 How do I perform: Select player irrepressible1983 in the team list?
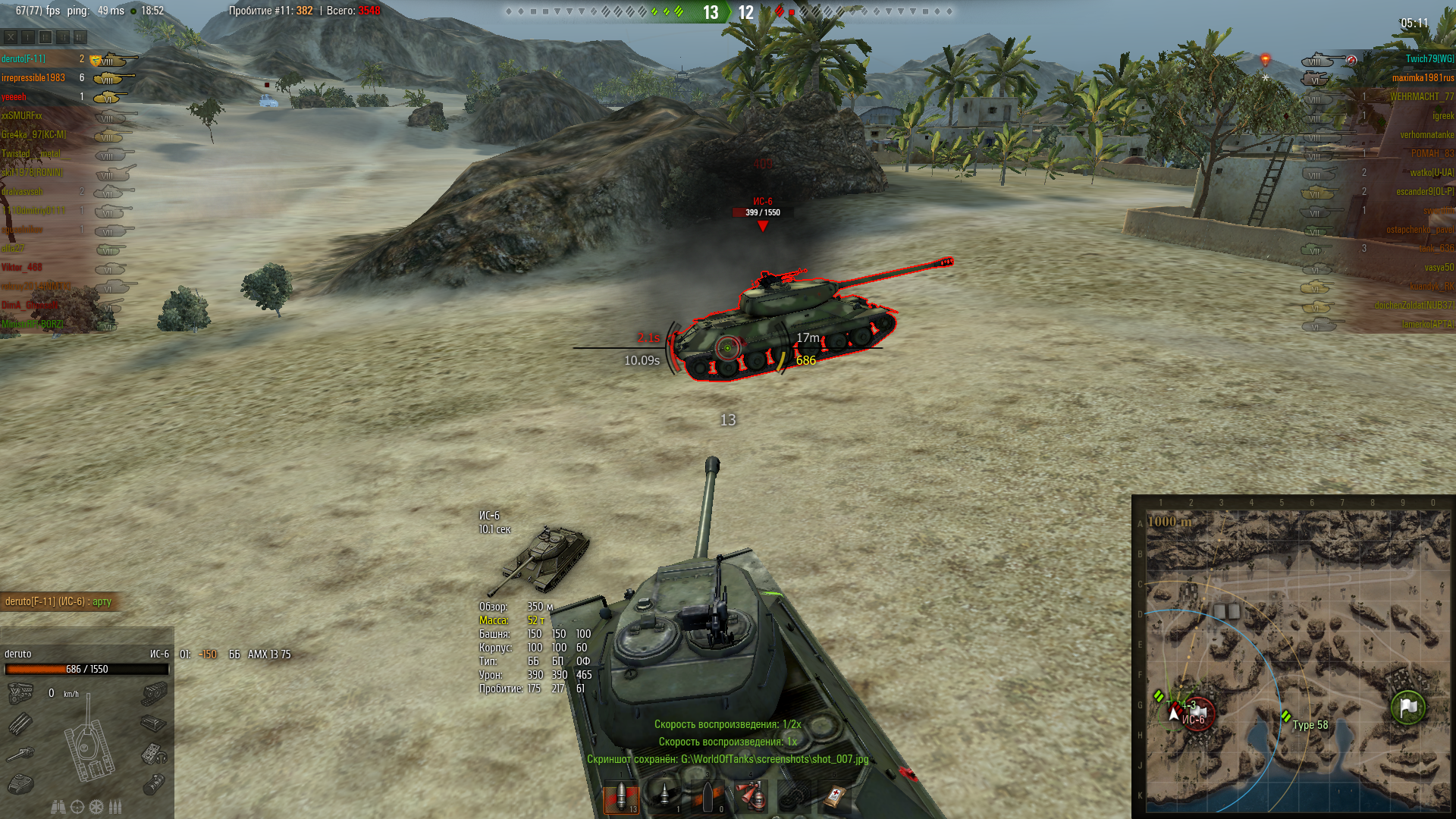[x=33, y=78]
